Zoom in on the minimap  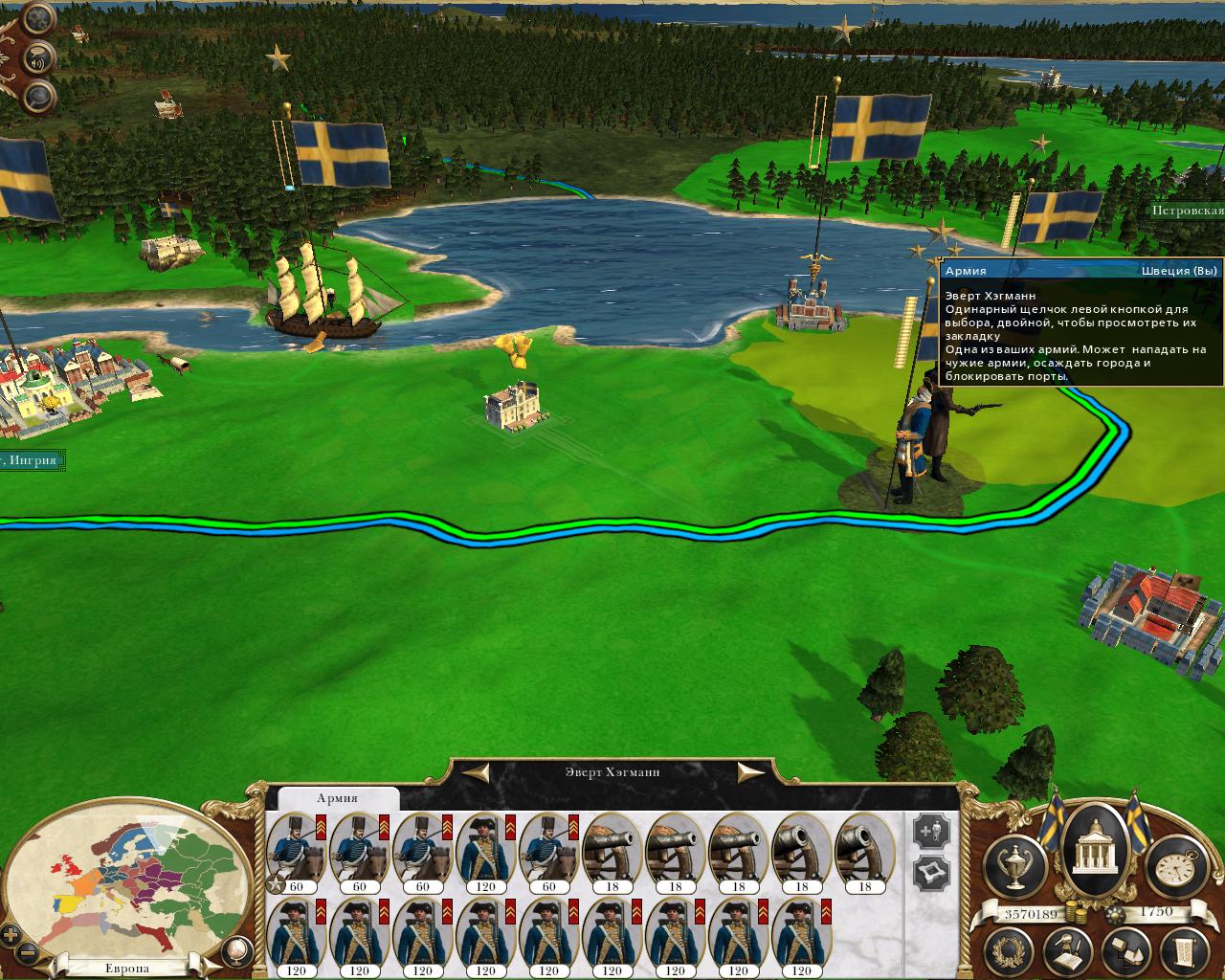[x=11, y=935]
